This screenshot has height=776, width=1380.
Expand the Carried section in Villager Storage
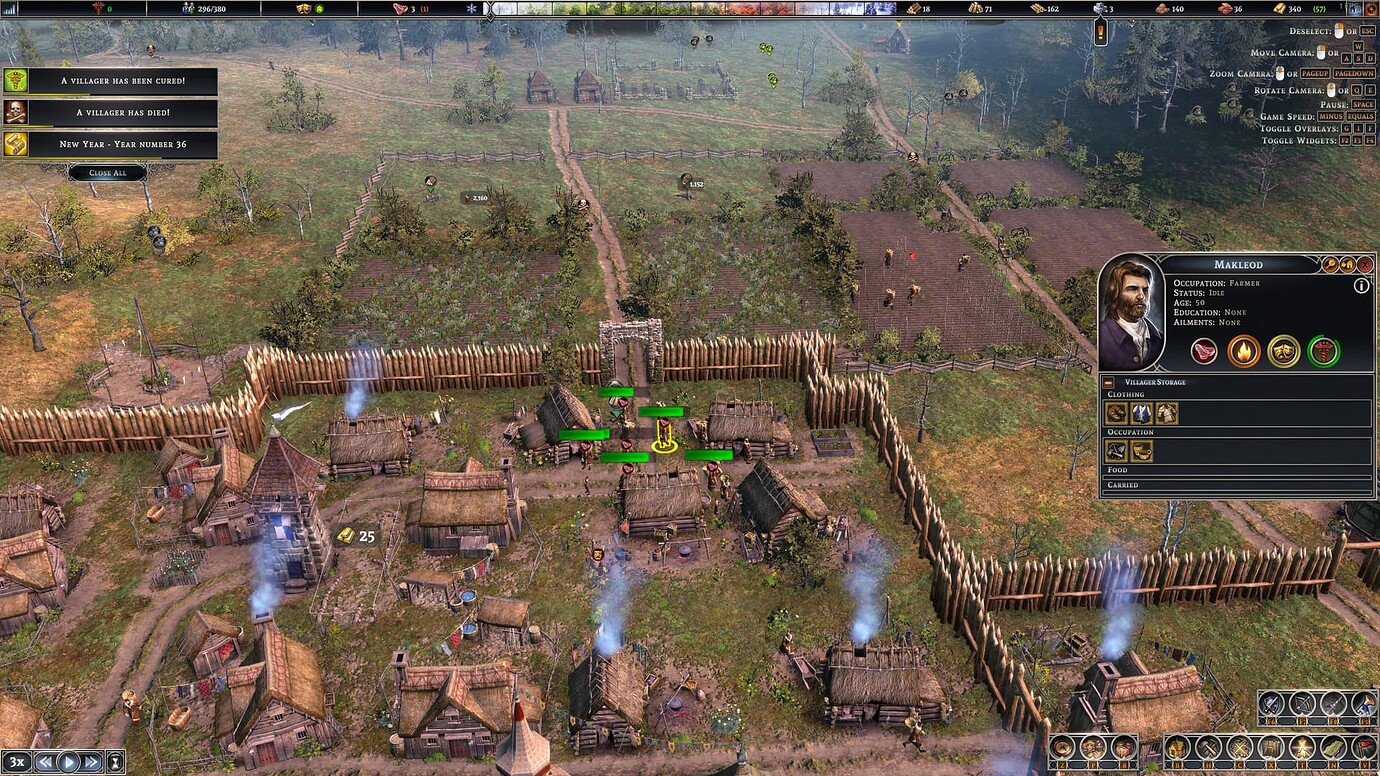click(x=1125, y=483)
